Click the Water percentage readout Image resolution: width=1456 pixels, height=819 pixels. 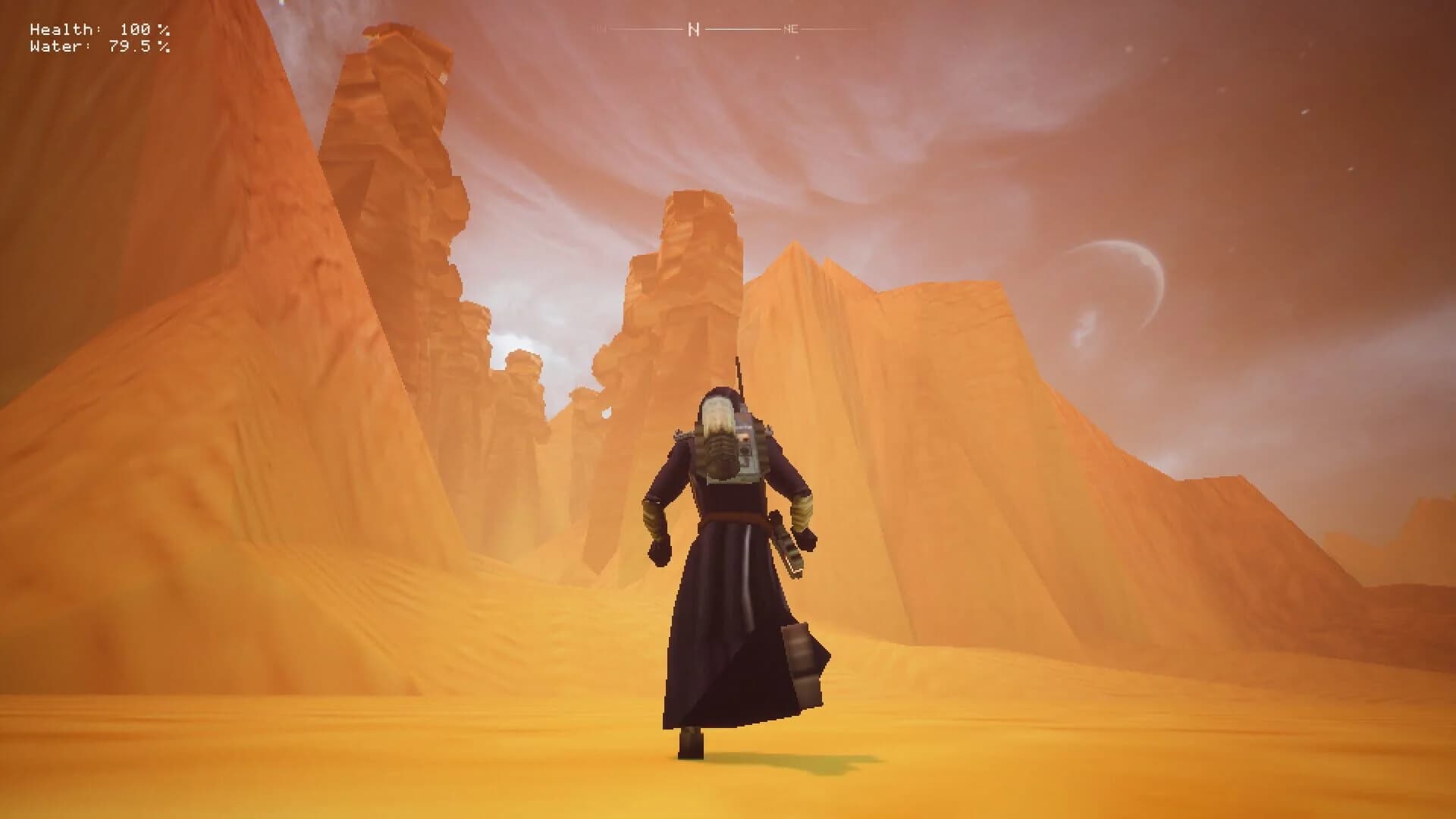pos(100,47)
